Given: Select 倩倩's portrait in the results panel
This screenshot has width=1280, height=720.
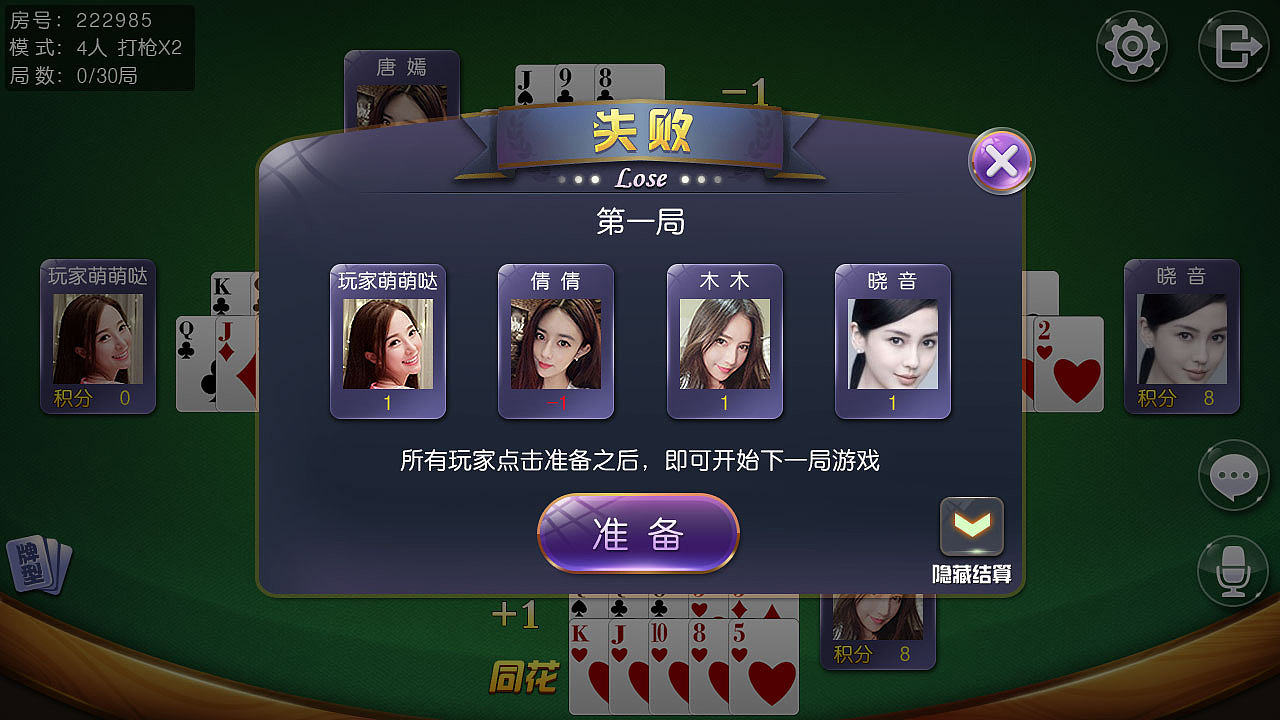Looking at the screenshot, I should click(x=556, y=345).
